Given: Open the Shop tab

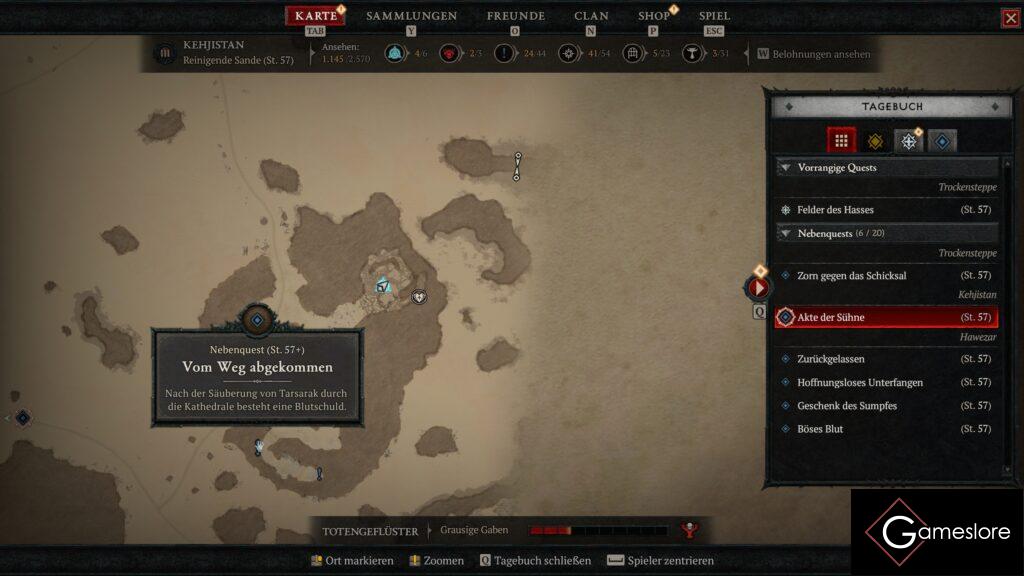Looking at the screenshot, I should [654, 16].
